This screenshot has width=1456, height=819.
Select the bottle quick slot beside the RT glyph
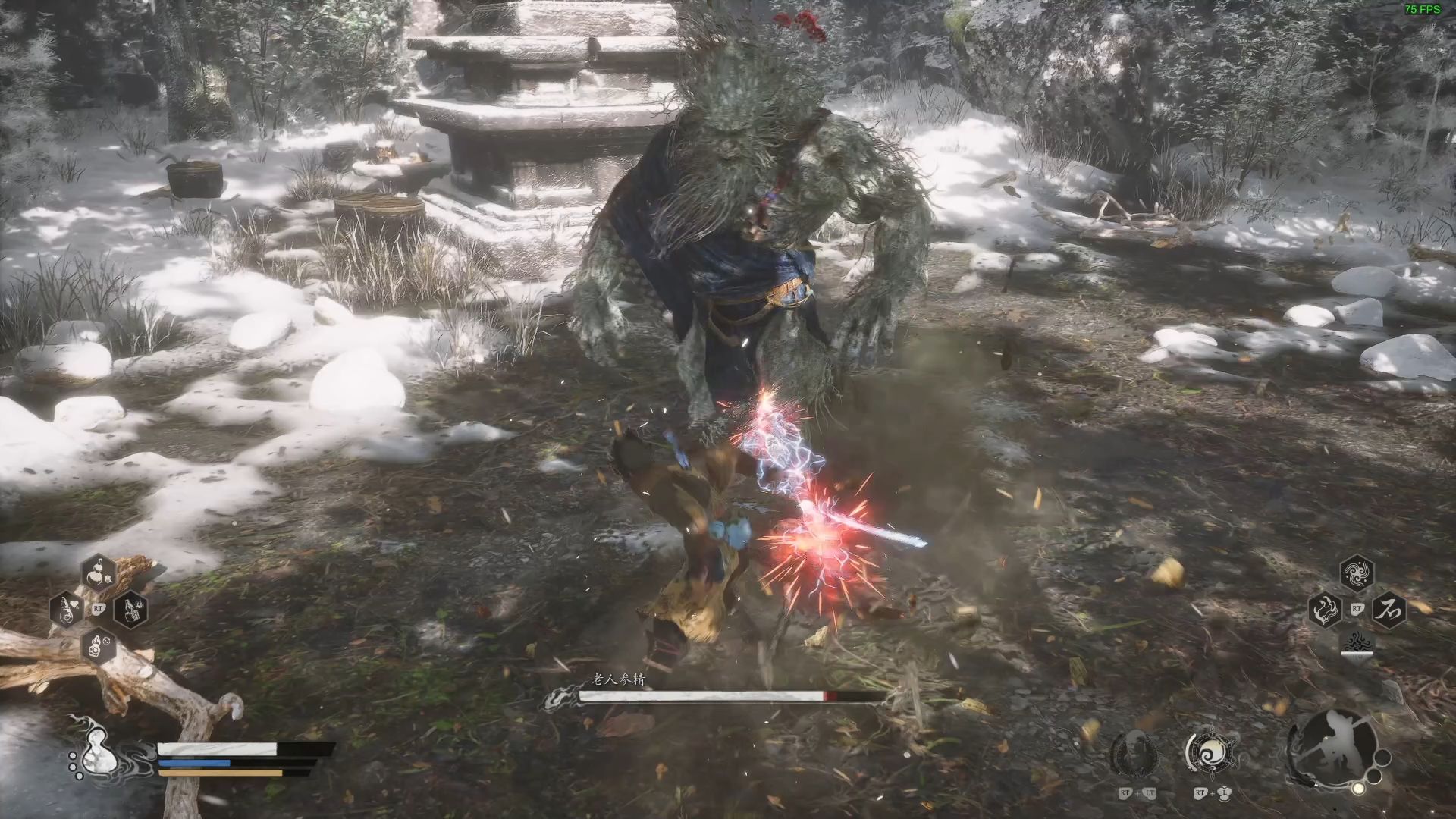[130, 609]
